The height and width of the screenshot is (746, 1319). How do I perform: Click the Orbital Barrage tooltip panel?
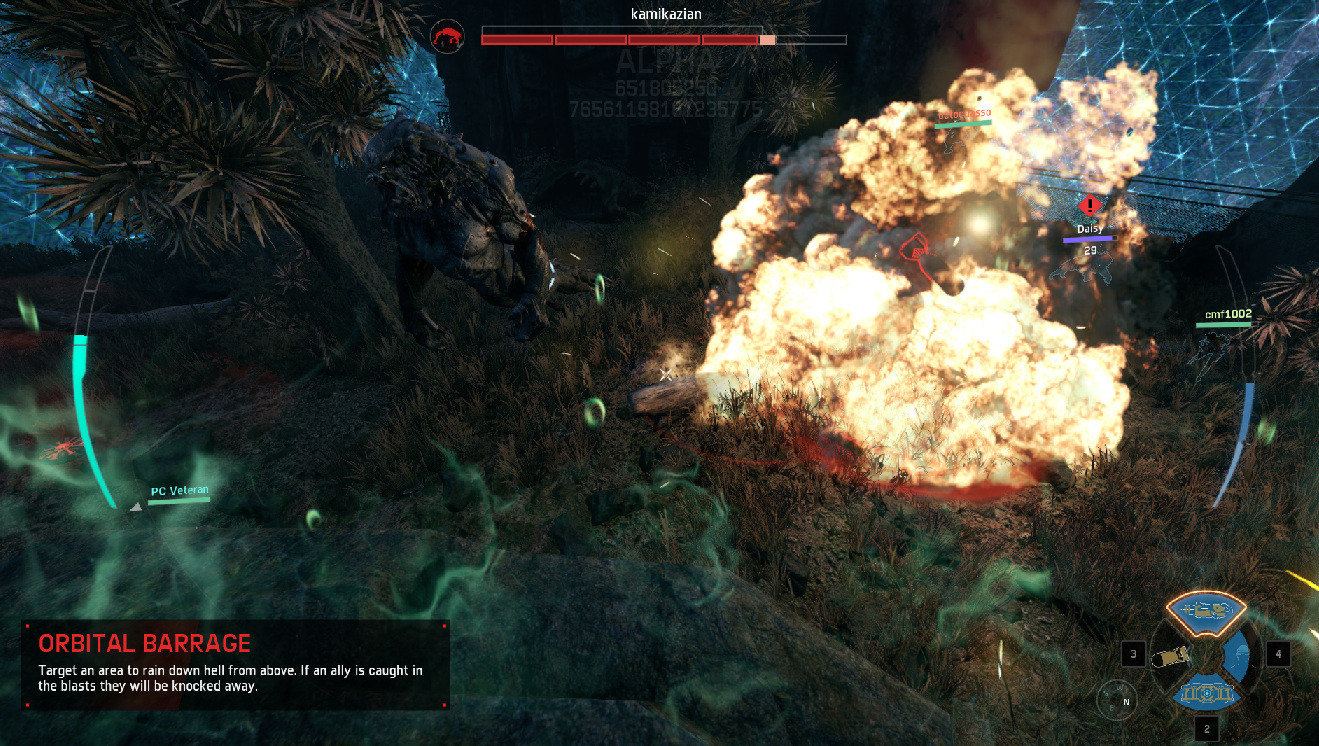coord(236,665)
